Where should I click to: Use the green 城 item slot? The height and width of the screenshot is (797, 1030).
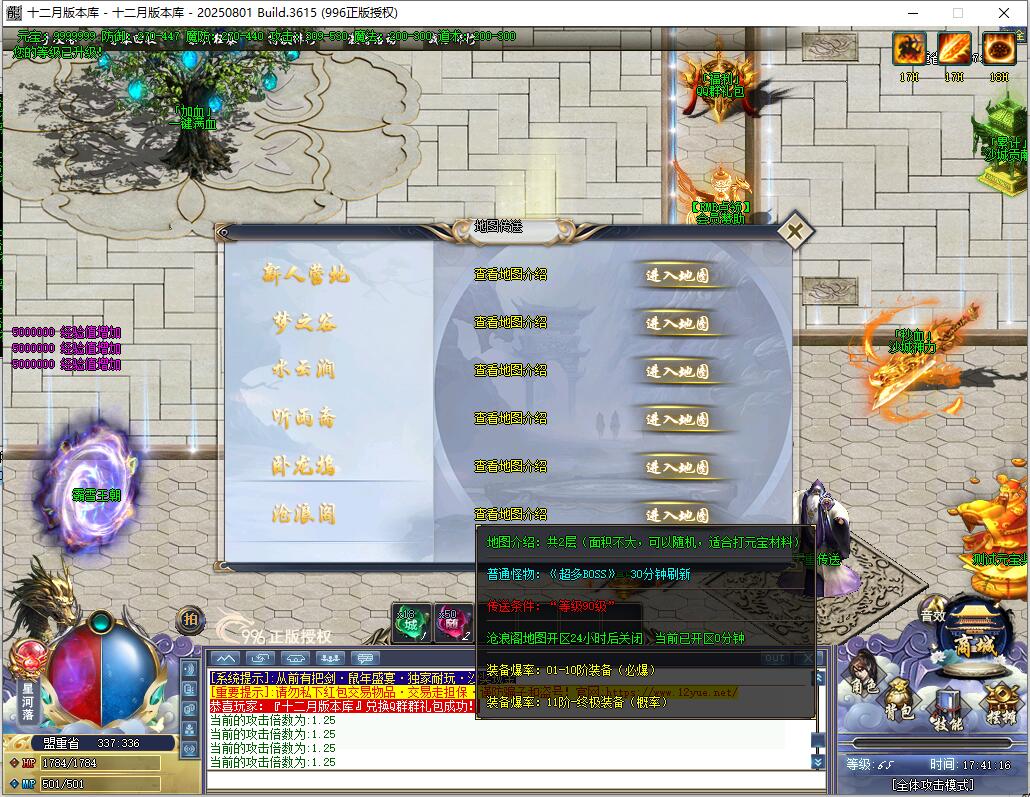coord(411,623)
